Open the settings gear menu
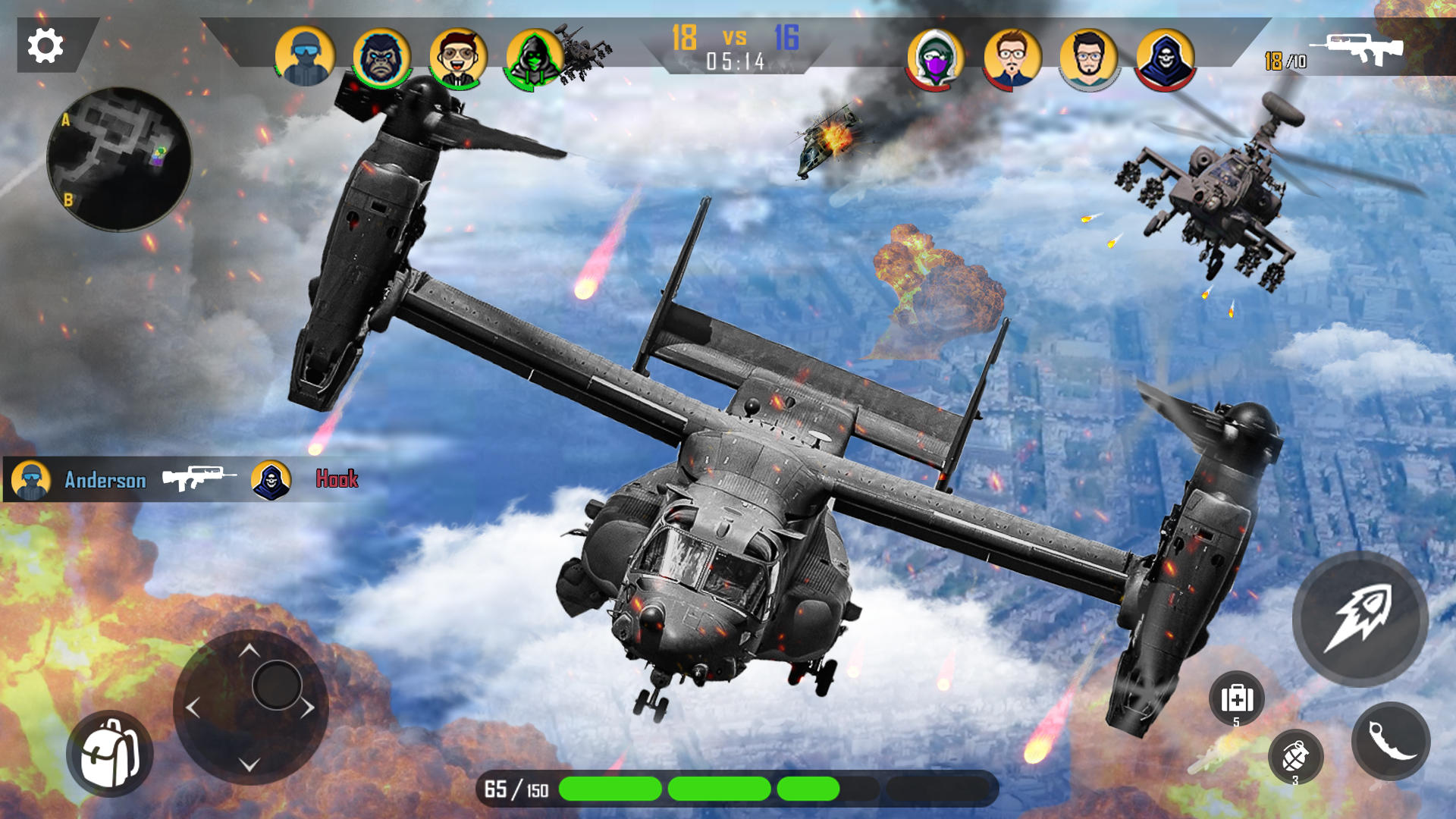This screenshot has height=819, width=1456. [45, 45]
